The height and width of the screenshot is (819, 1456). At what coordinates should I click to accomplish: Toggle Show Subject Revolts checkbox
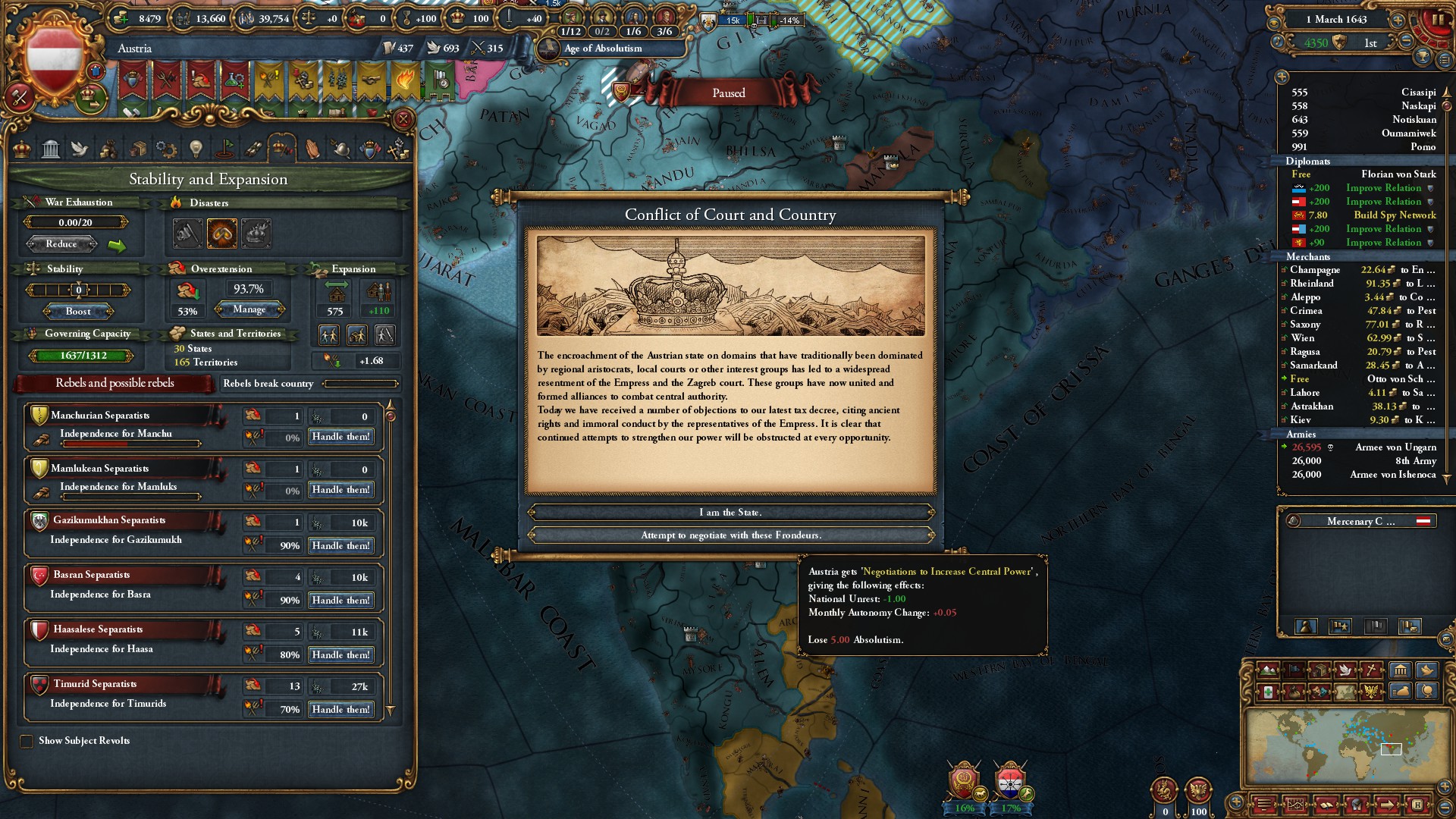coord(27,741)
